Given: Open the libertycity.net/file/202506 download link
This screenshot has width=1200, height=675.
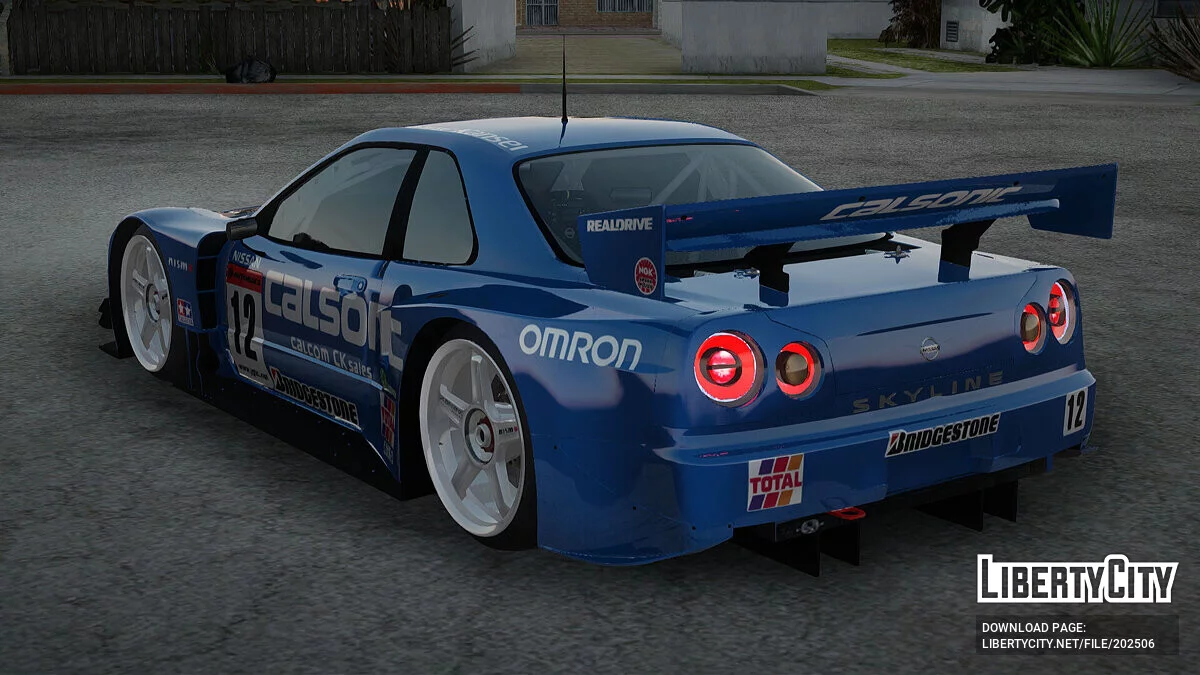Looking at the screenshot, I should pos(1068,644).
